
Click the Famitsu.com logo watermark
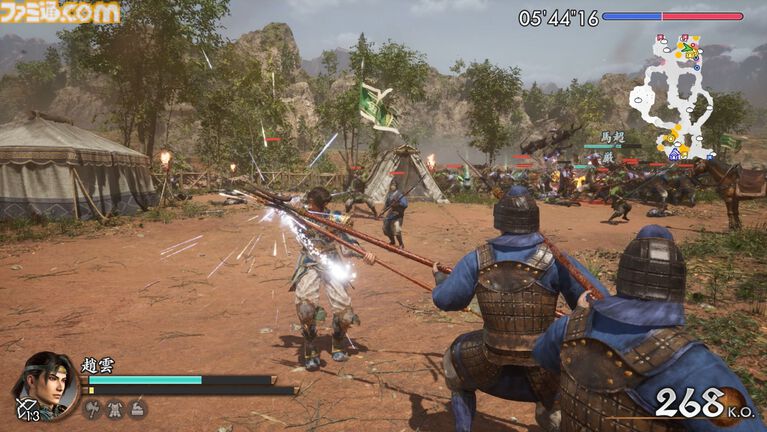pos(60,12)
